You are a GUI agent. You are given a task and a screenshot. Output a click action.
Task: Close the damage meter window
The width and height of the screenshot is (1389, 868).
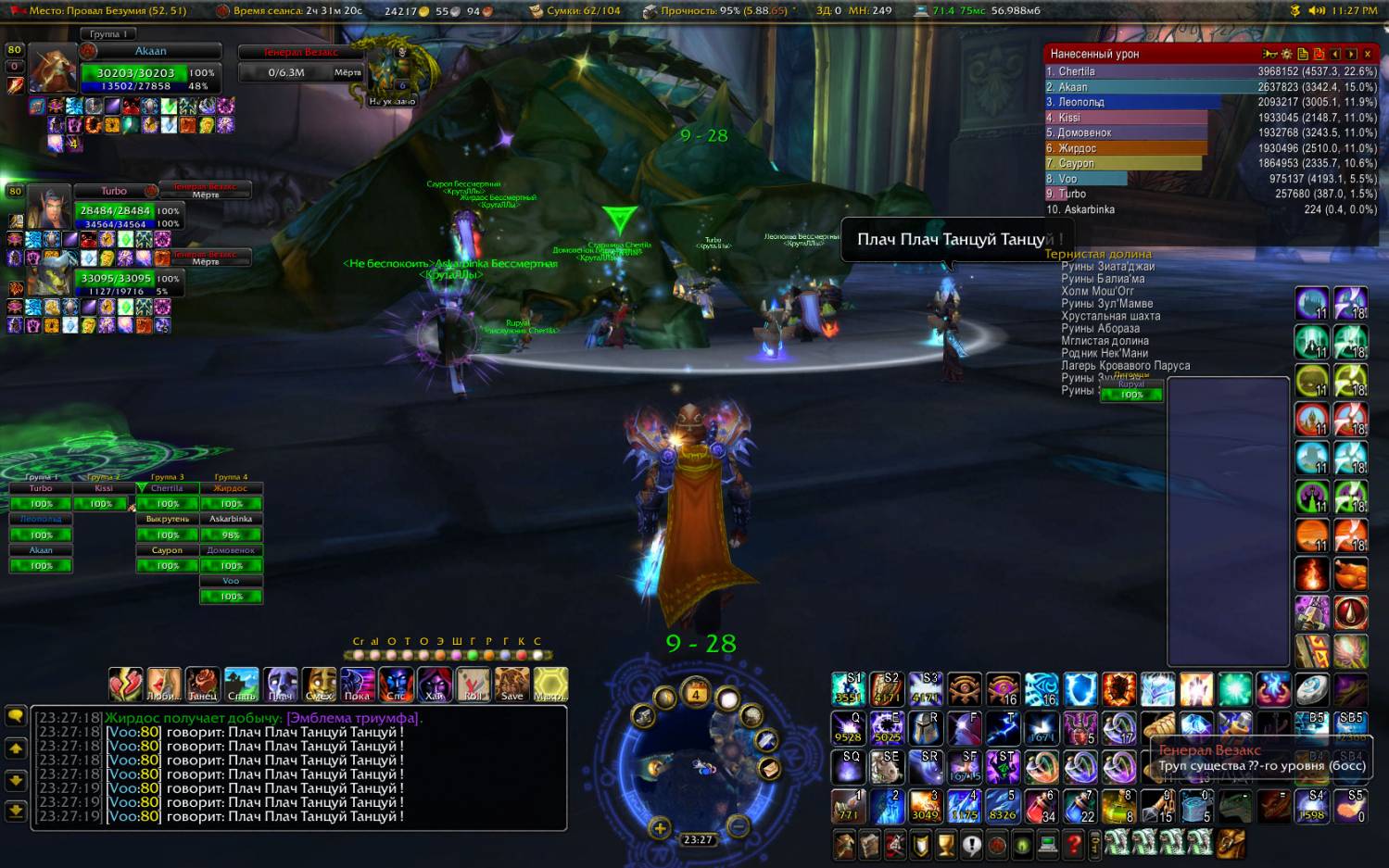pos(1367,55)
